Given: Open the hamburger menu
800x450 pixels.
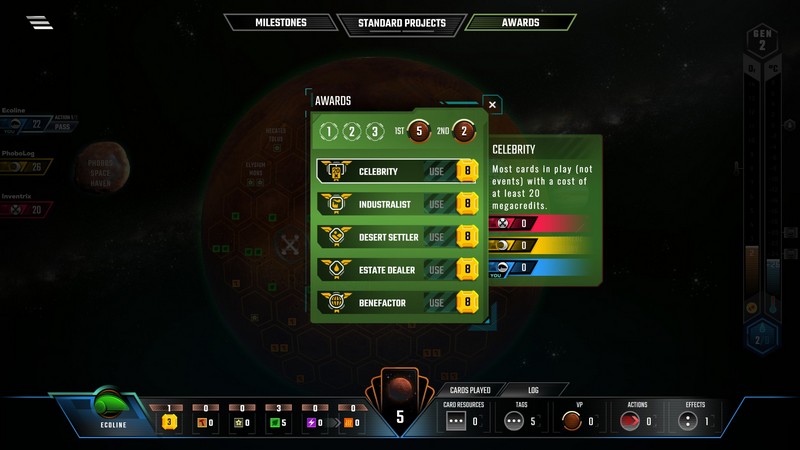Looking at the screenshot, I should (x=40, y=22).
